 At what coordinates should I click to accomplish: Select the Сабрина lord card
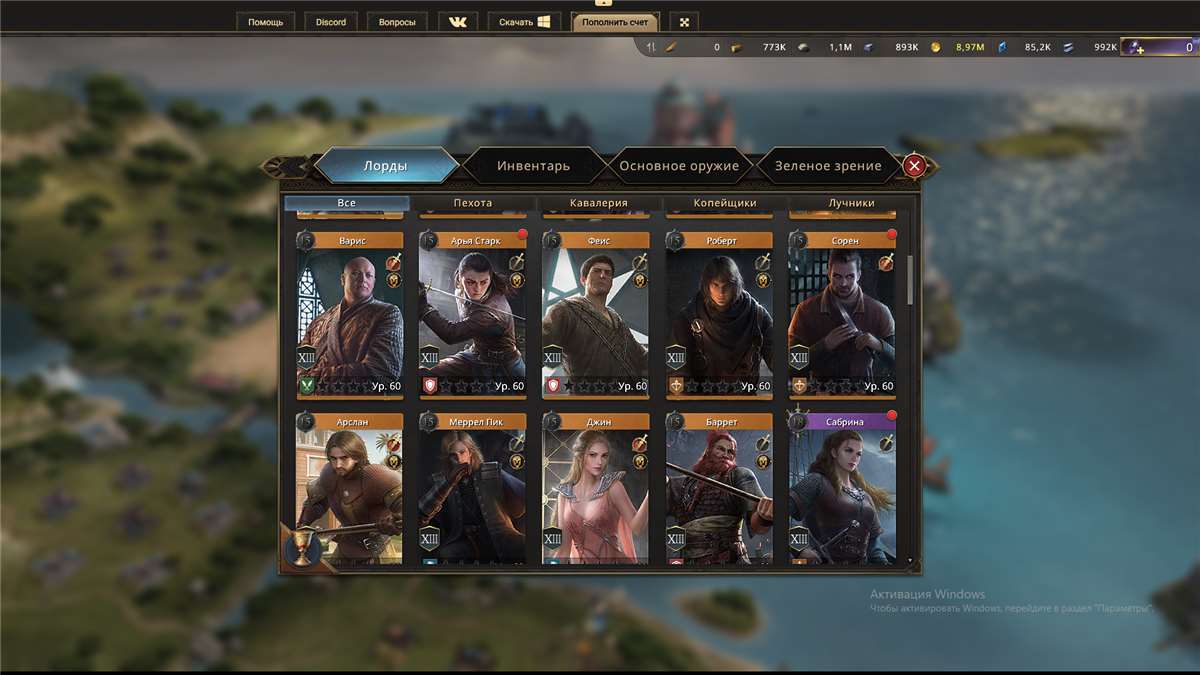843,490
